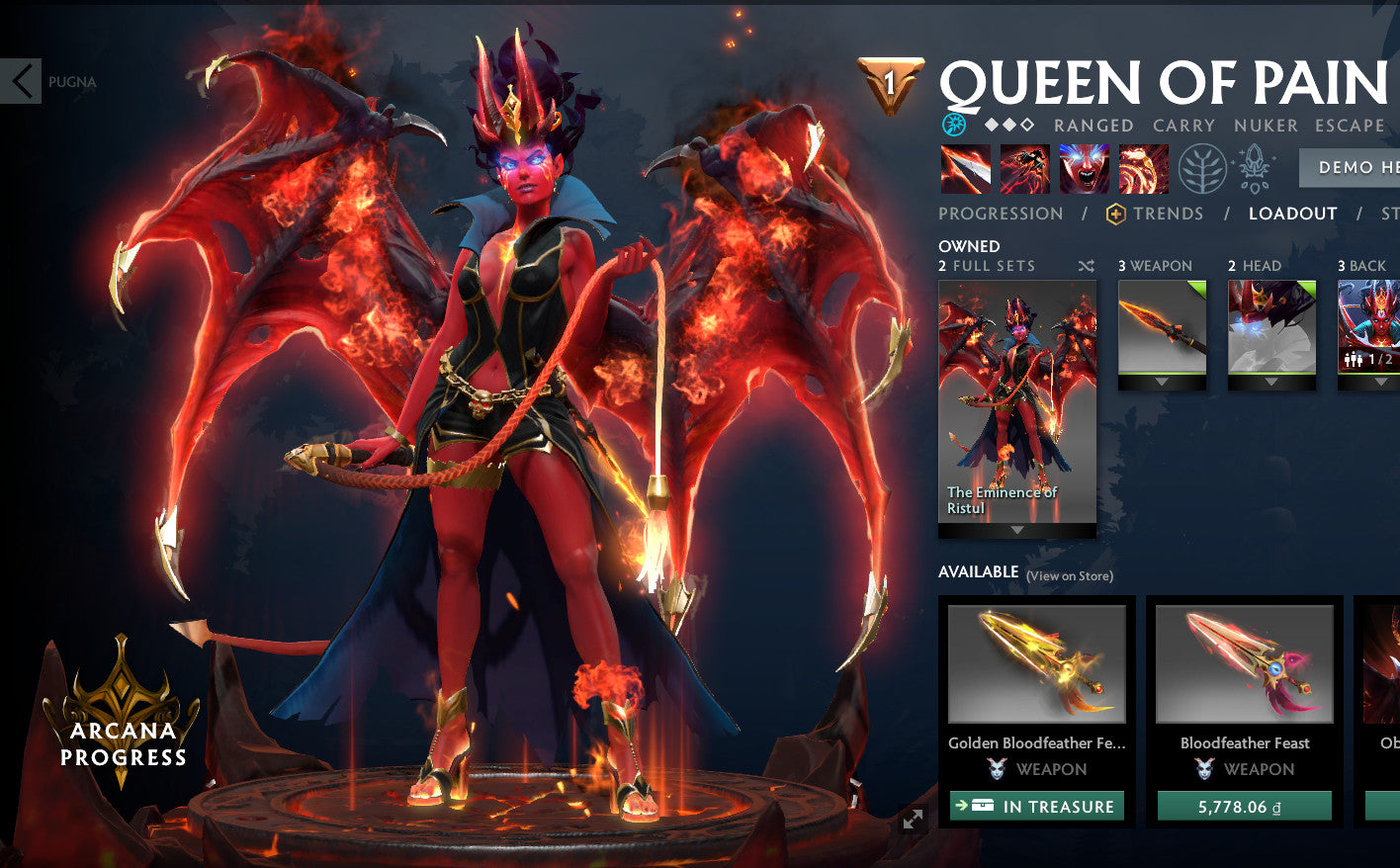View the Sonic Wave ultimate ability icon
Viewport: 1400px width, 868px height.
click(x=1142, y=168)
